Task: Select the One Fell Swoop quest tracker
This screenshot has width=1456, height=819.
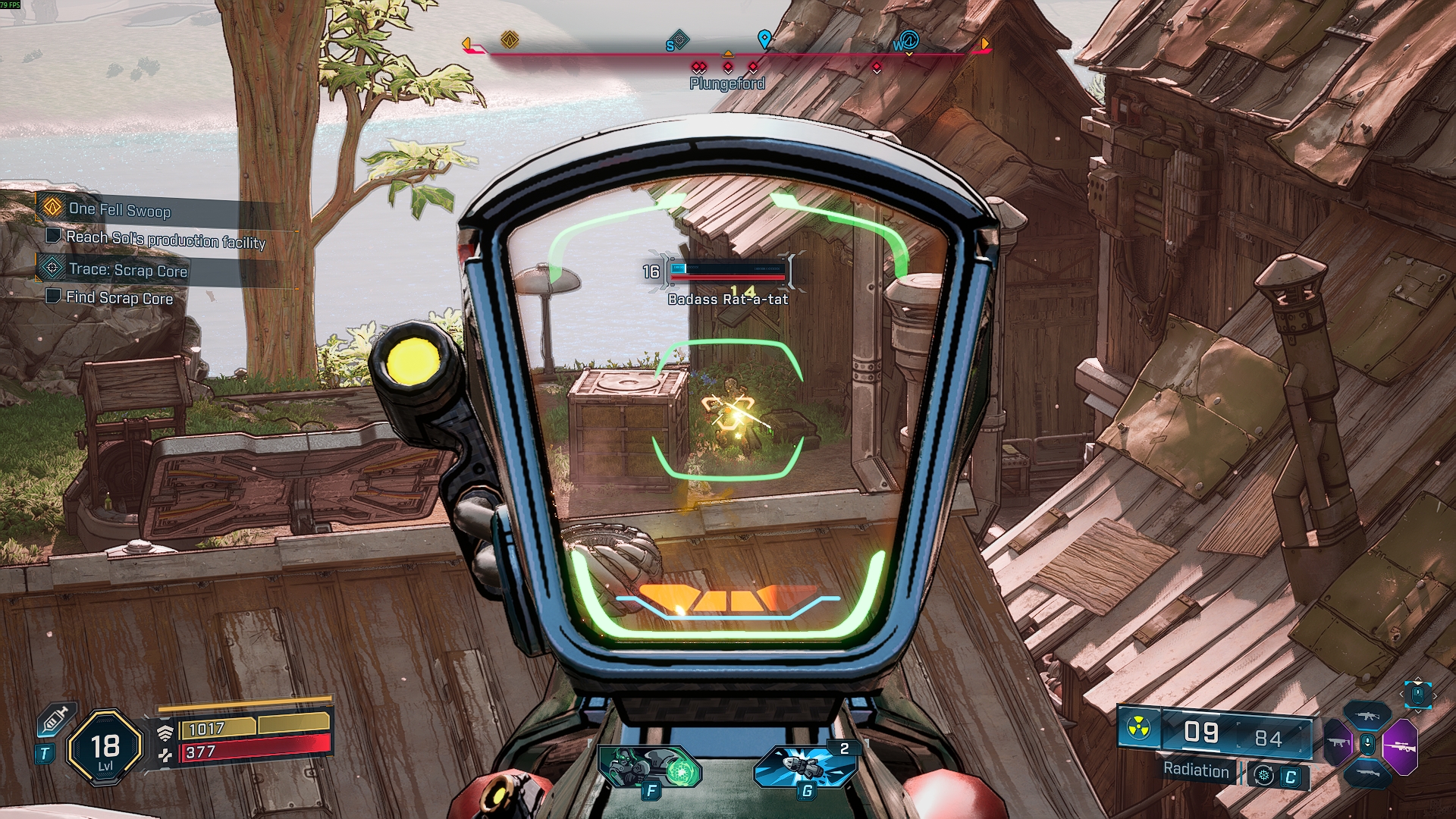Action: pyautogui.click(x=119, y=209)
